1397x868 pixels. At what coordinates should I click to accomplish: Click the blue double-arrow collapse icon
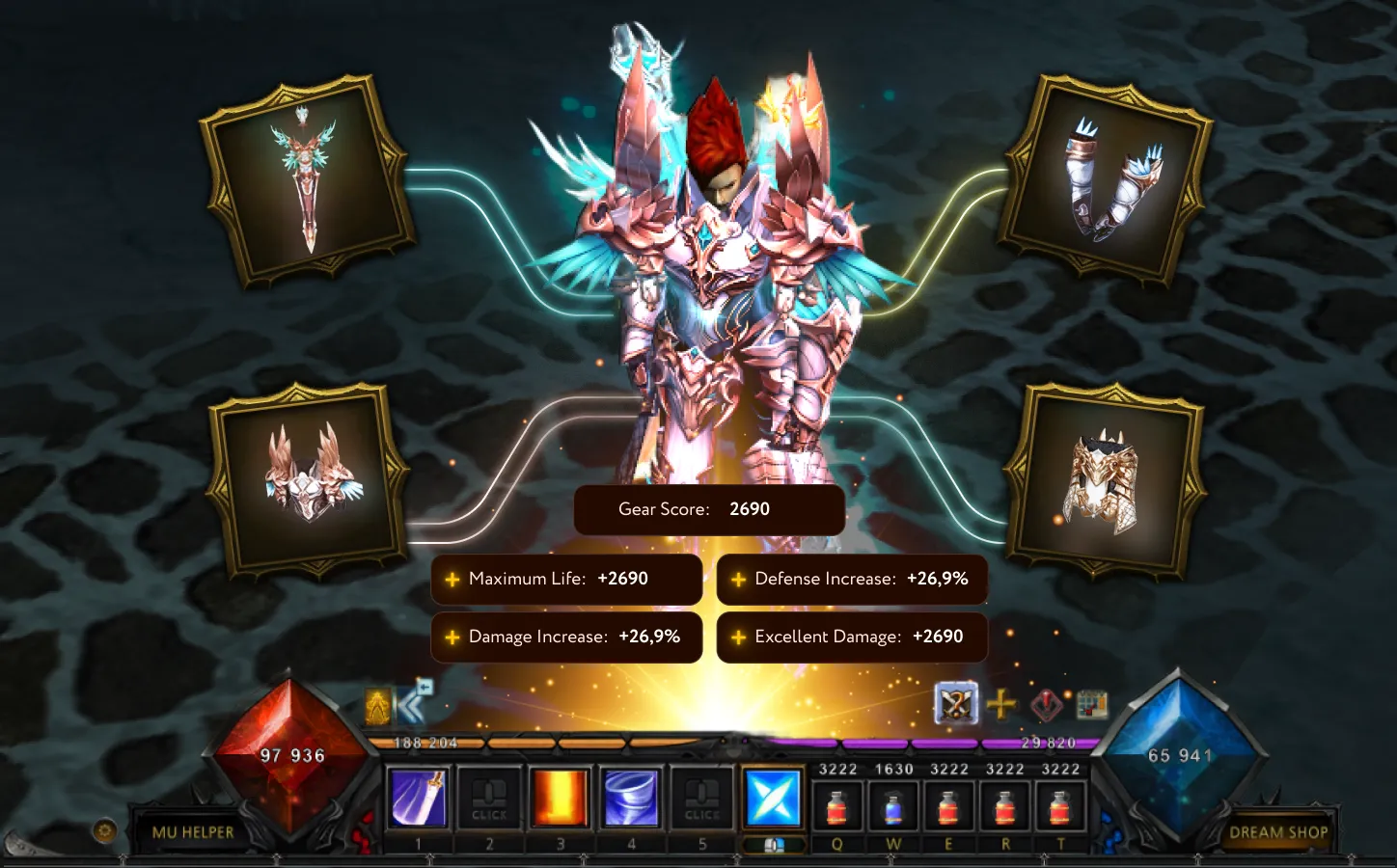tap(415, 702)
